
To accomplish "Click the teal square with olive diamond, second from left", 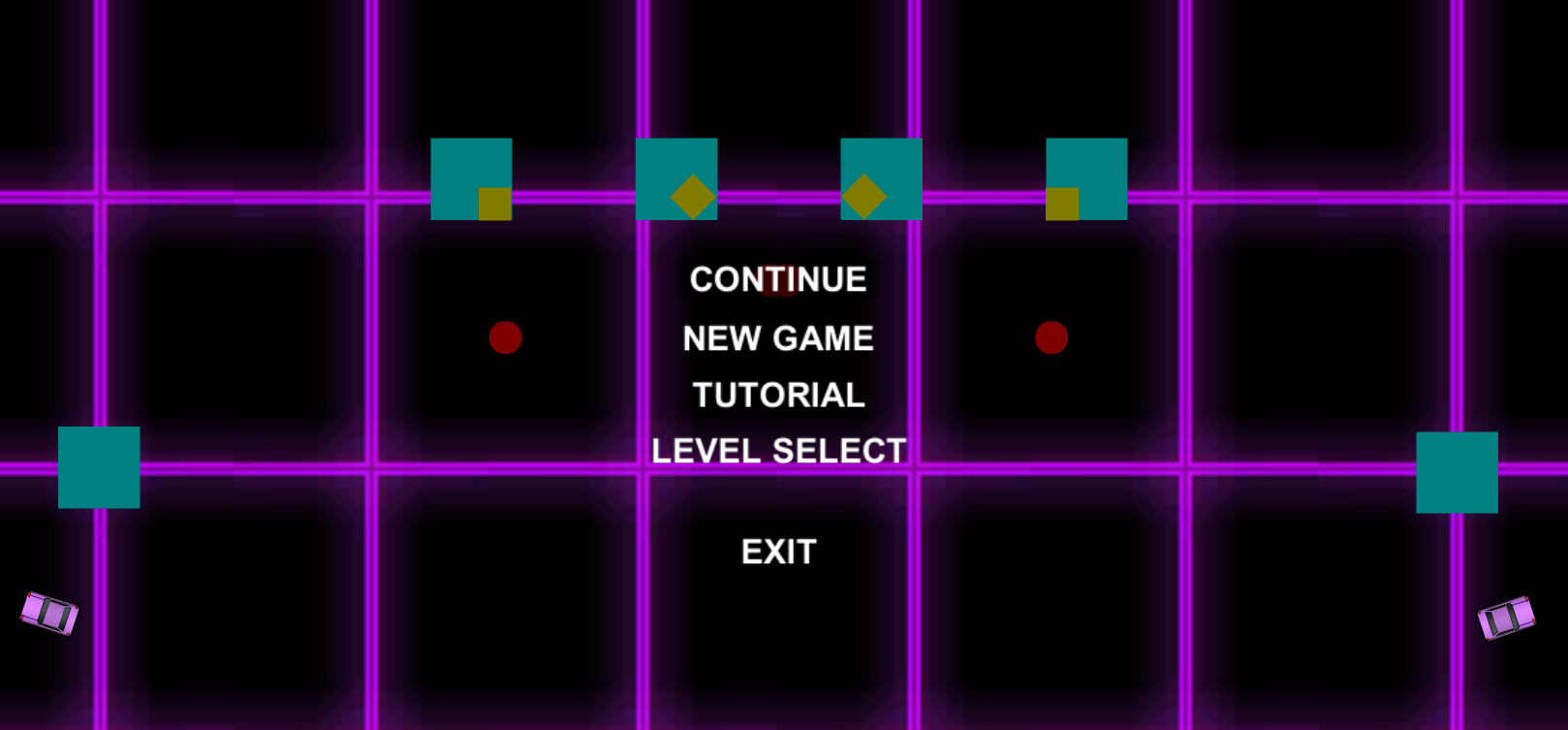I will tap(676, 179).
